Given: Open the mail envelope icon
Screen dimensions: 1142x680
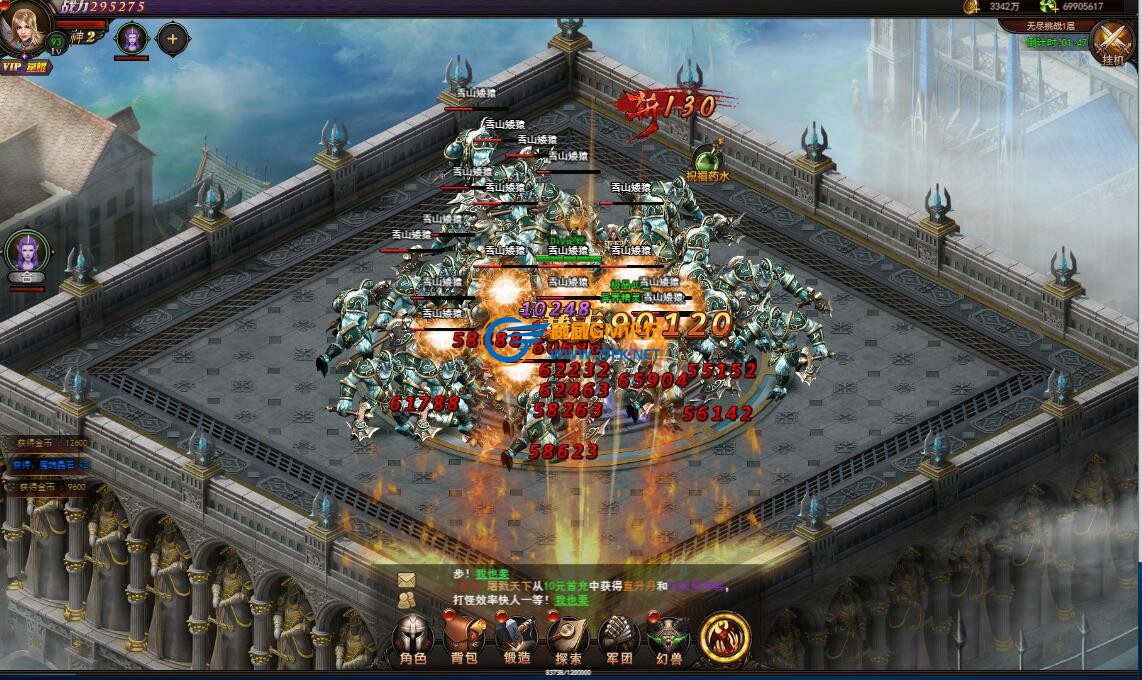Looking at the screenshot, I should click(x=406, y=579).
